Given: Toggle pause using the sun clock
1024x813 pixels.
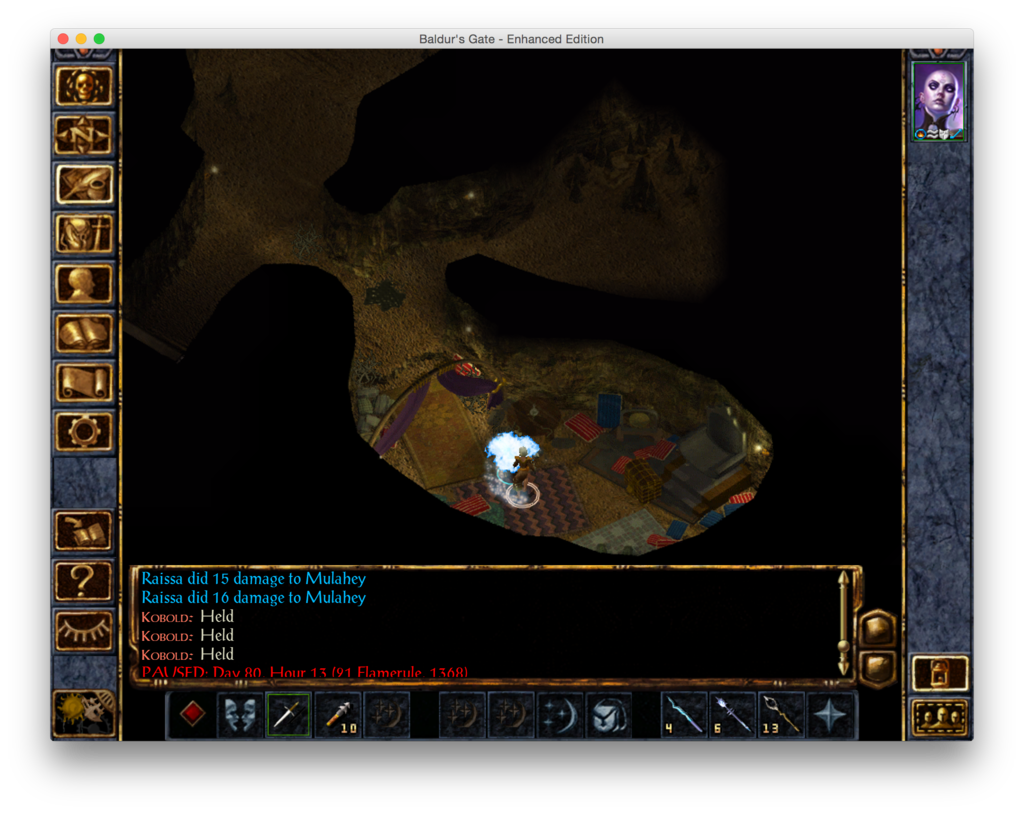Looking at the screenshot, I should click(84, 713).
